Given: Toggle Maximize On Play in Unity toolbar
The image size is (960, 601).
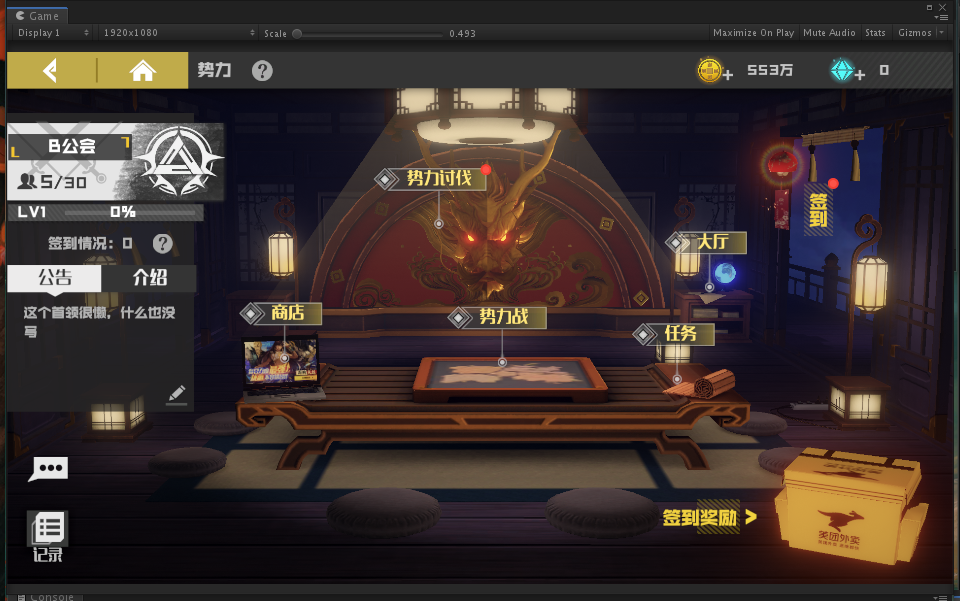Looking at the screenshot, I should [x=753, y=33].
